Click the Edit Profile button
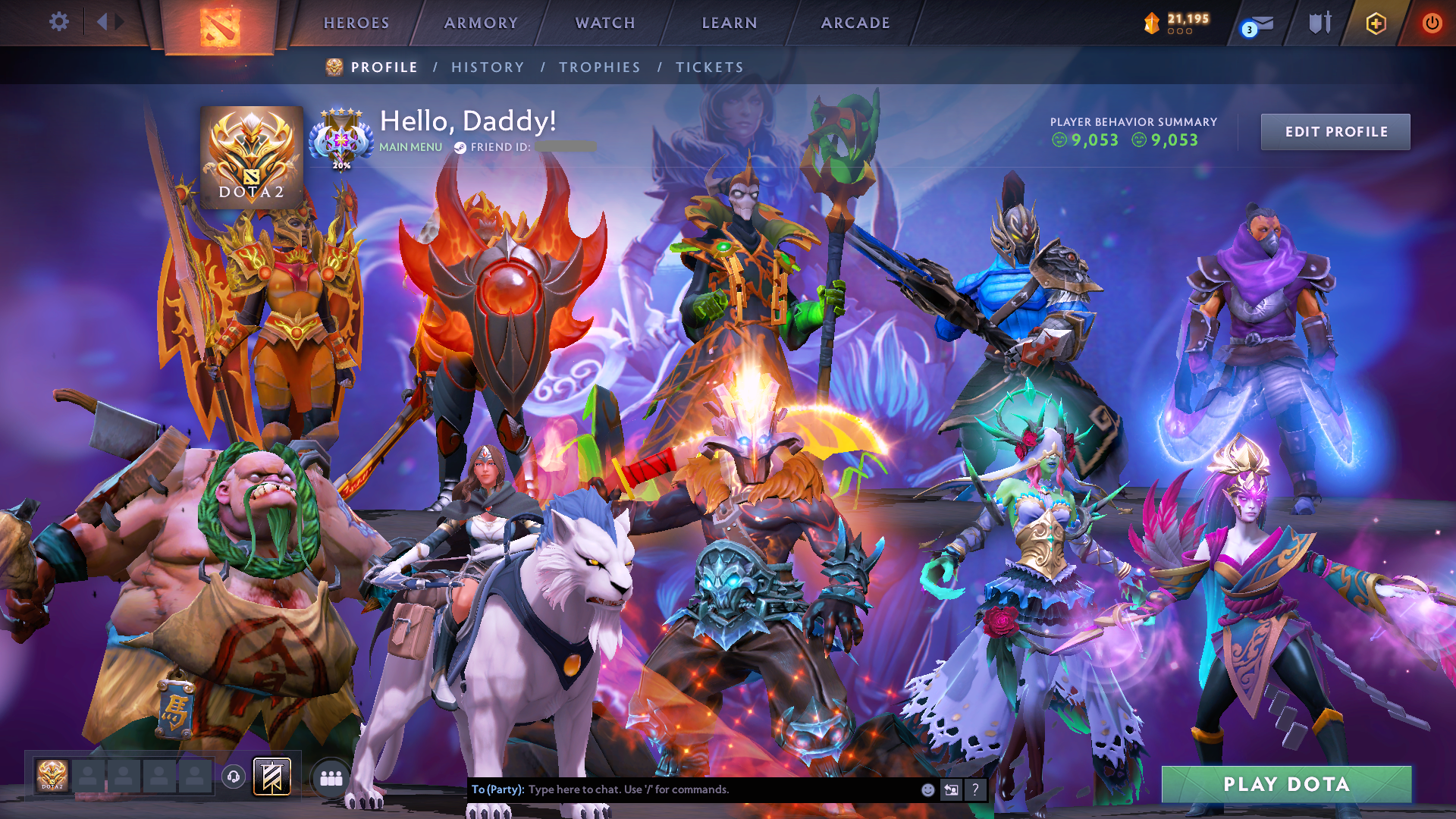The height and width of the screenshot is (819, 1456). click(x=1335, y=132)
